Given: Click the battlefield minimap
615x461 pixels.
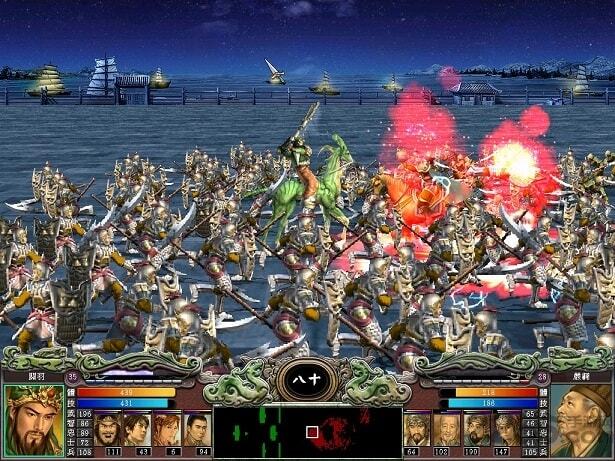Looking at the screenshot, I should [x=307, y=431].
